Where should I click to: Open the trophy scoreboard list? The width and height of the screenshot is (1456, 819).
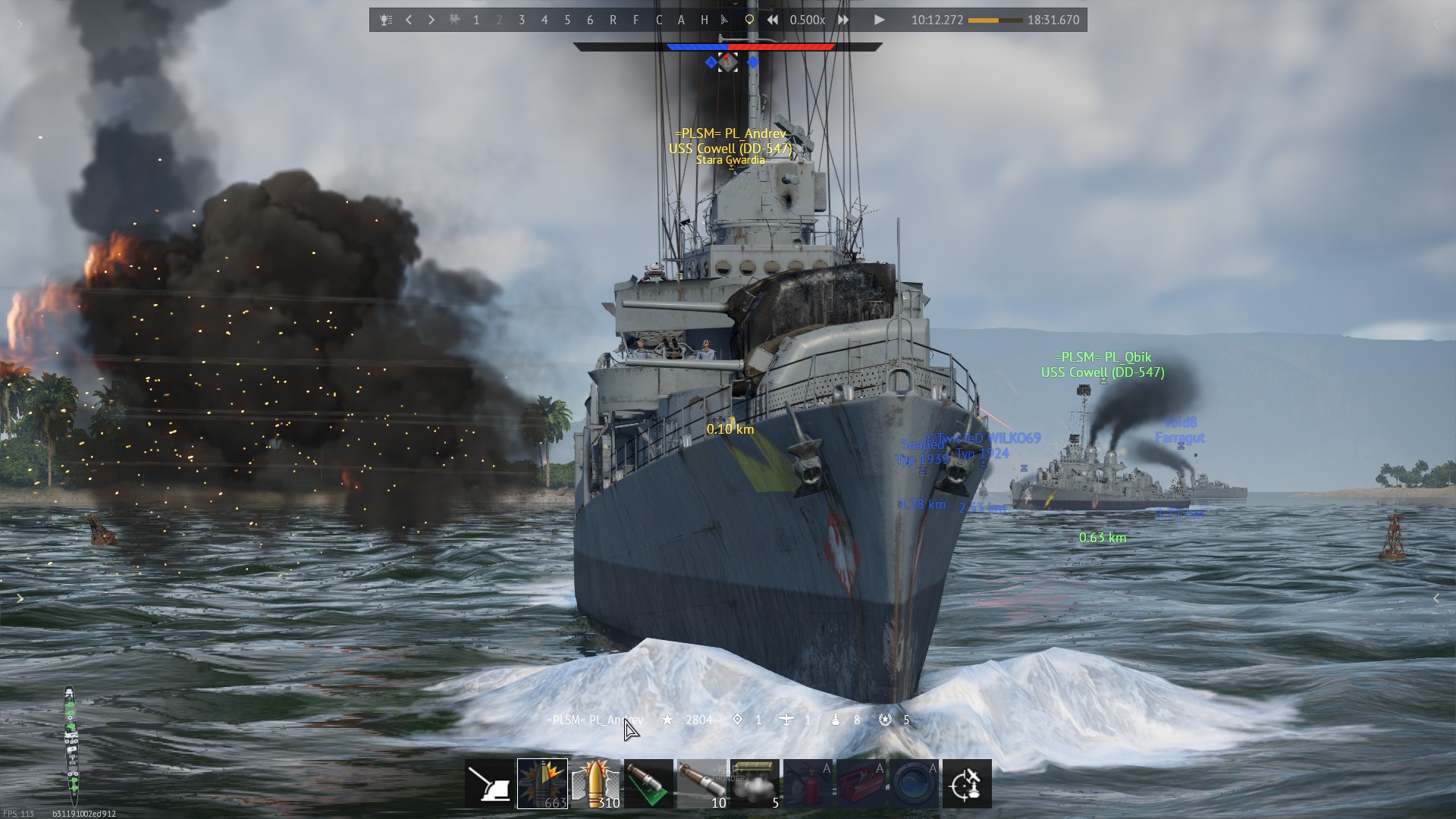386,20
